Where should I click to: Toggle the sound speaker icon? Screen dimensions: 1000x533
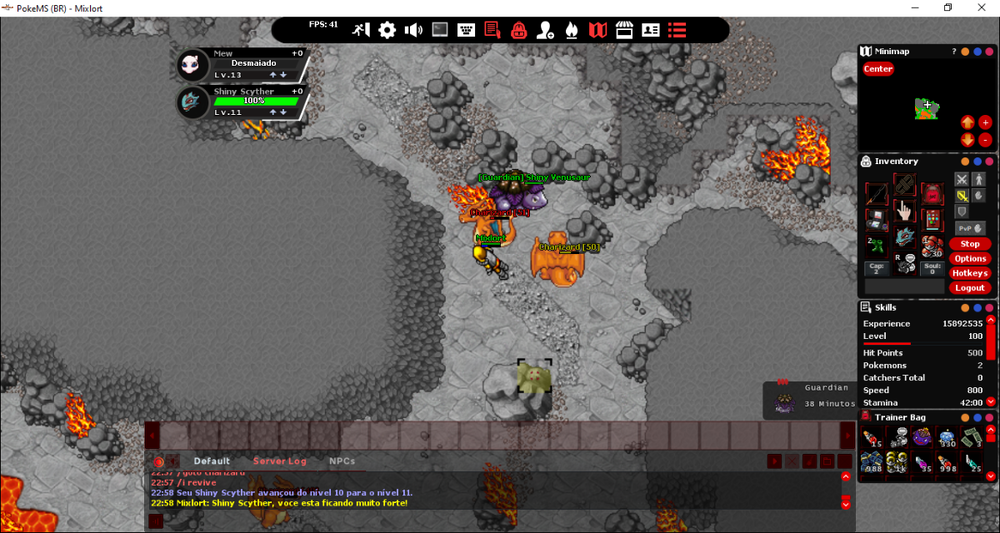[413, 30]
